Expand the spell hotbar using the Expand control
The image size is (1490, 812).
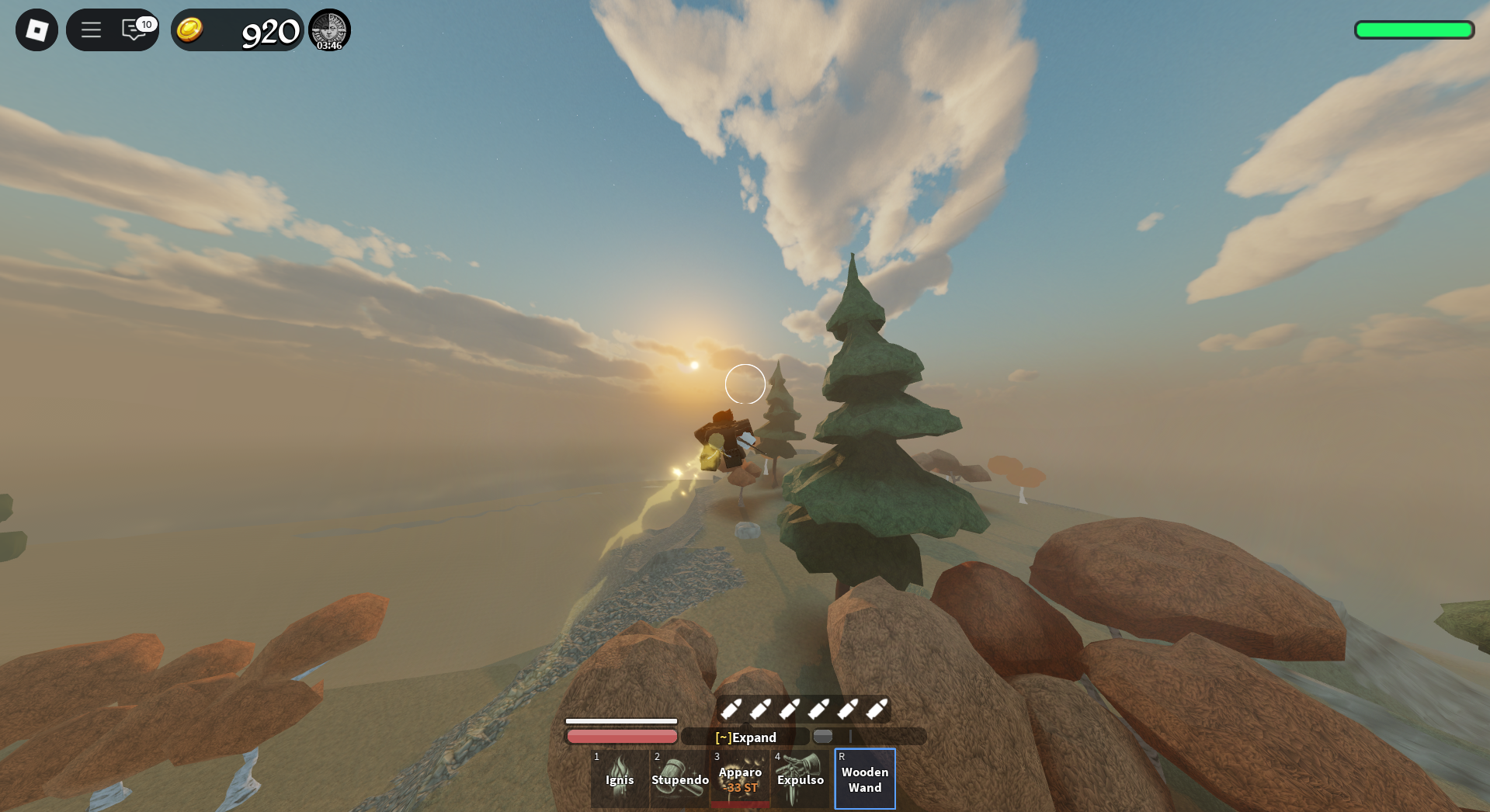click(x=745, y=737)
